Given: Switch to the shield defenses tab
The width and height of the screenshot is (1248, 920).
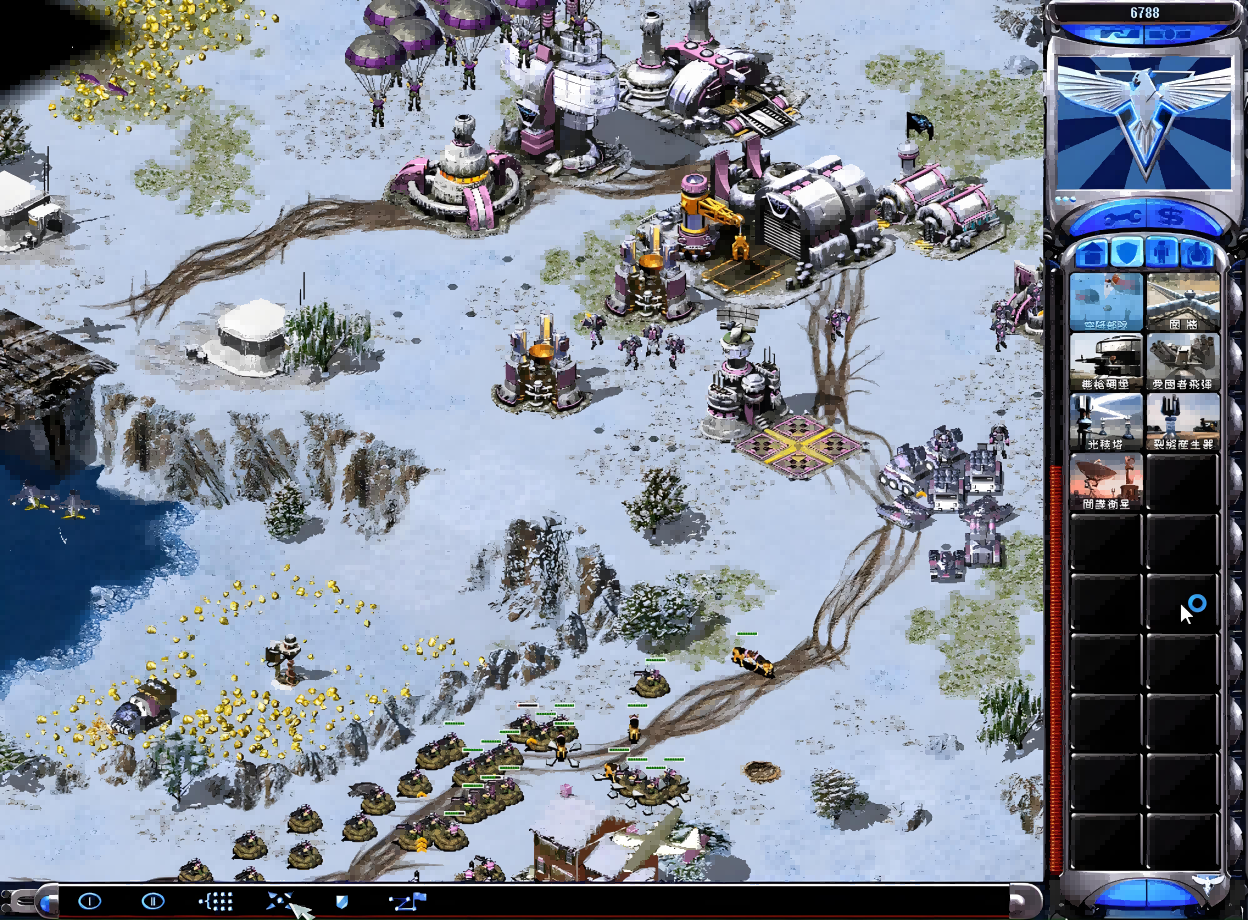Looking at the screenshot, I should pos(1125,253).
